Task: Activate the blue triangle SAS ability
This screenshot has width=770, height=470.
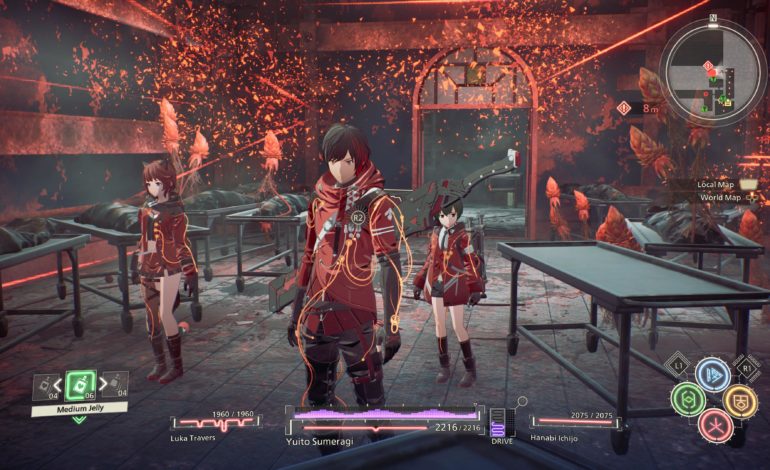Action: point(712,376)
